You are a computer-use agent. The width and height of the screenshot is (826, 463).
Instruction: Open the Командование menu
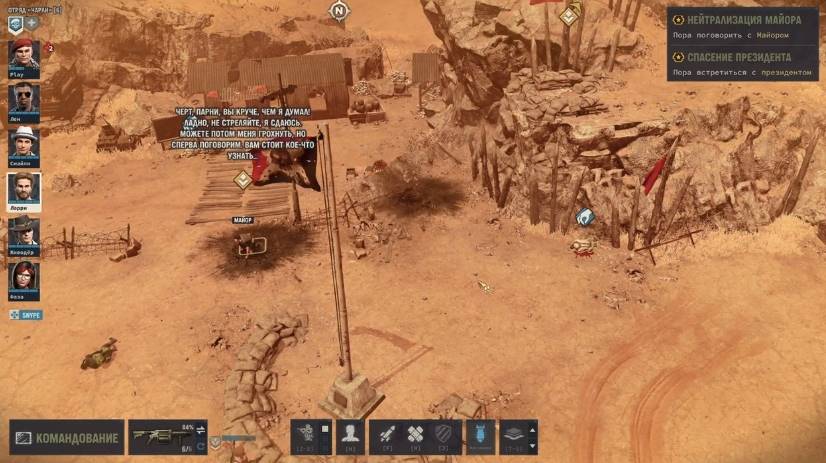[67, 437]
